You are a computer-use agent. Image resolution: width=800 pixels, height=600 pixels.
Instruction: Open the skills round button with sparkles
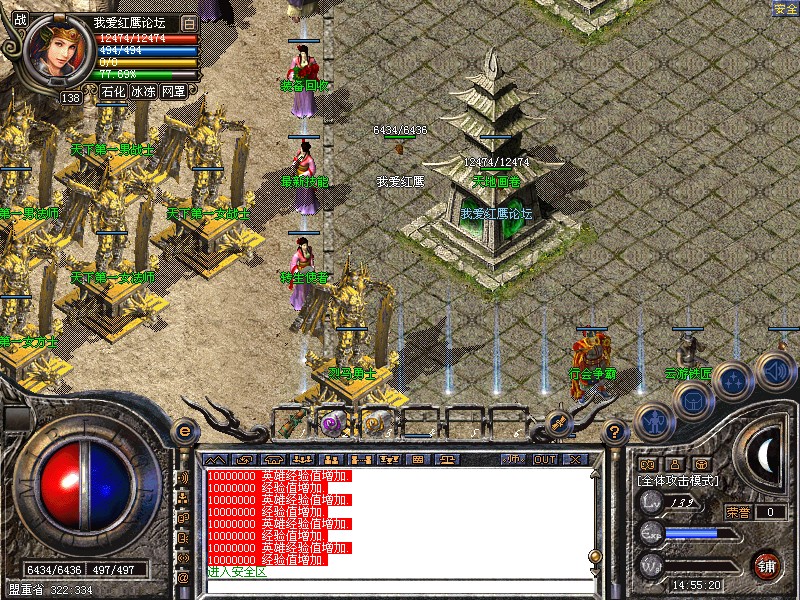click(x=733, y=379)
